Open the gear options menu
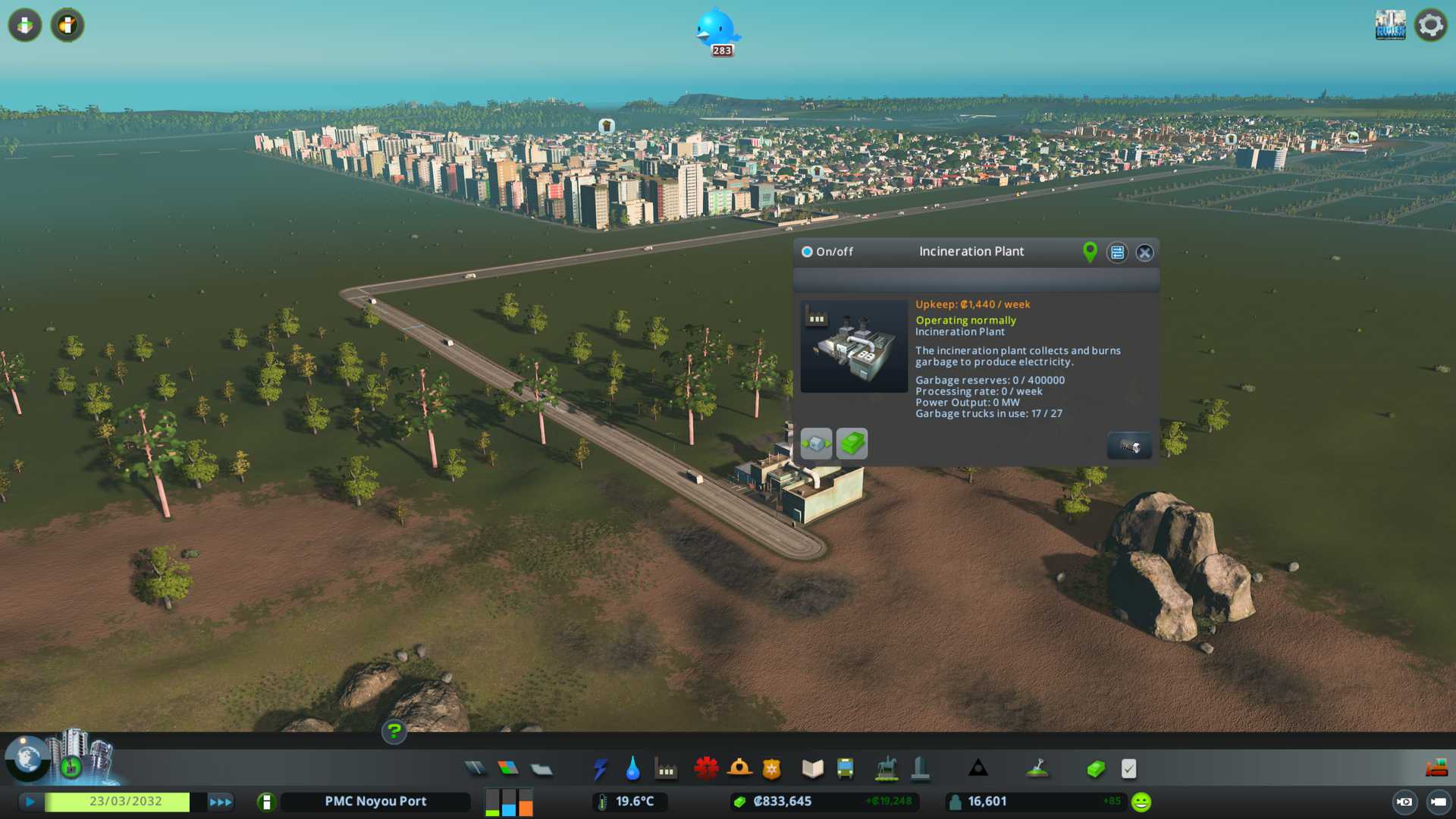 click(1430, 25)
